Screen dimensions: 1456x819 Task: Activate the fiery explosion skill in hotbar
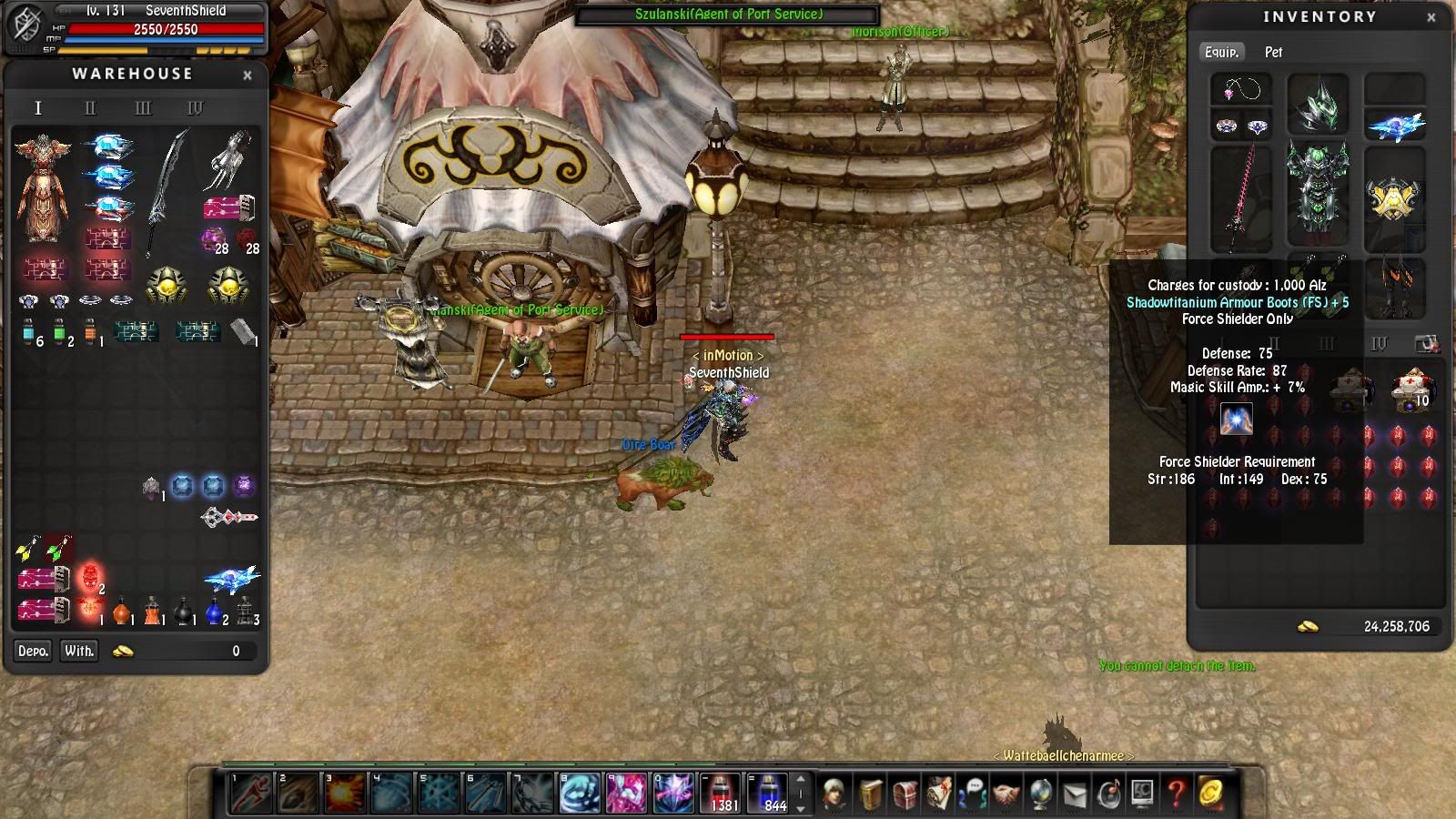pos(345,793)
